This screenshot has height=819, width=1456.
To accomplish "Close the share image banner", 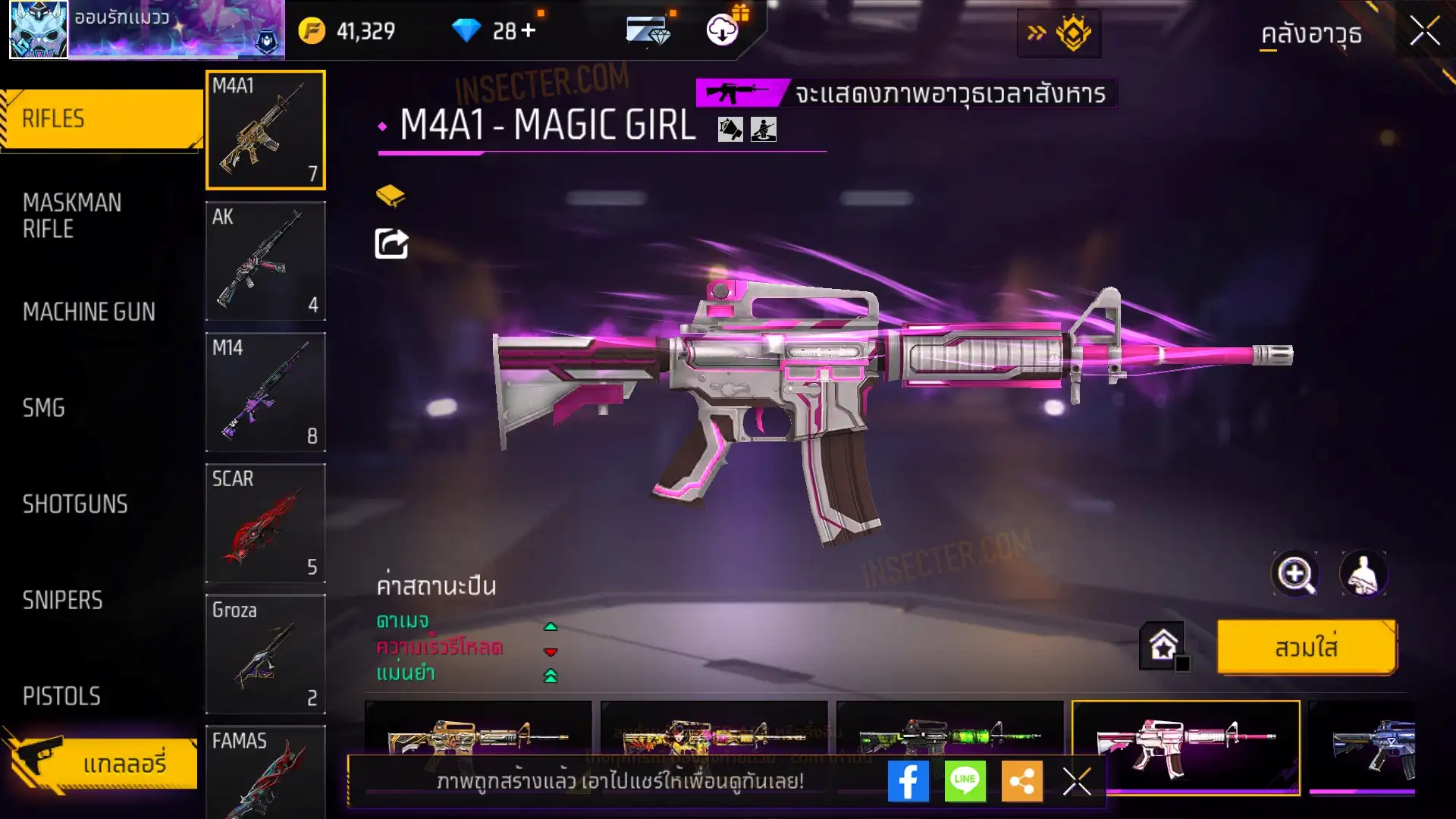I will (1076, 781).
